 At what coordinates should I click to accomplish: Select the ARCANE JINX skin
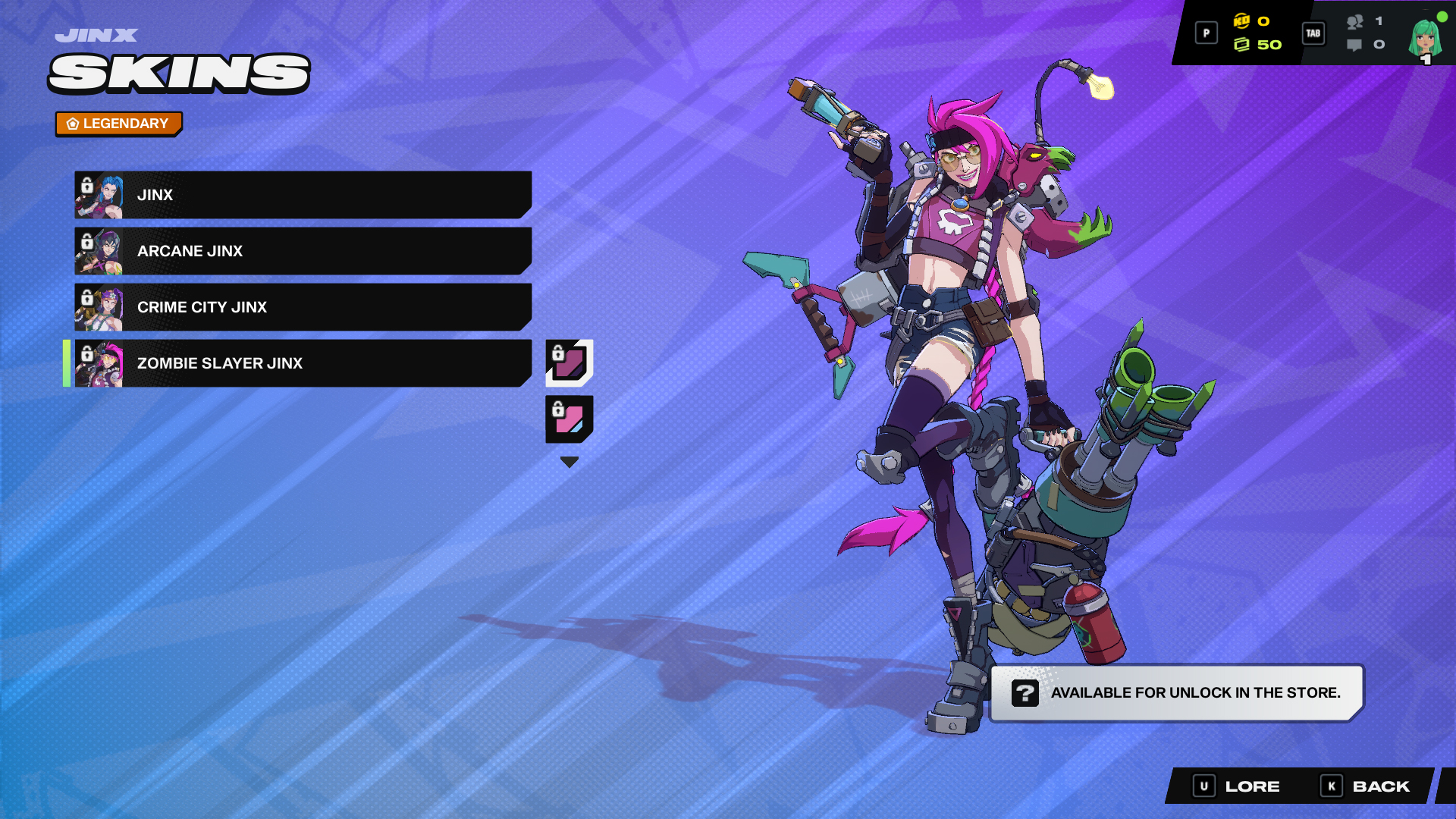click(303, 251)
